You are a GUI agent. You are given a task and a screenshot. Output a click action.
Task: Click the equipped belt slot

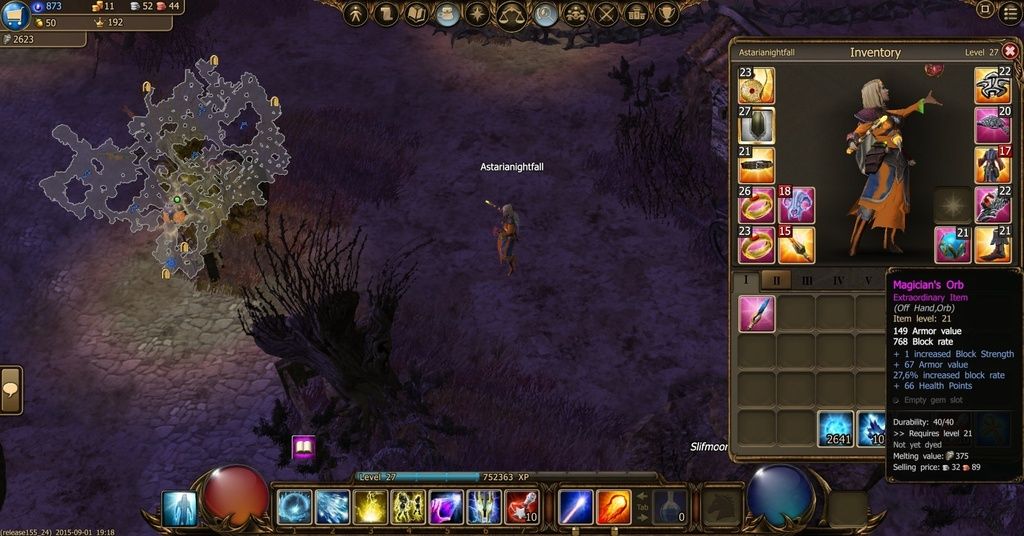coord(756,165)
